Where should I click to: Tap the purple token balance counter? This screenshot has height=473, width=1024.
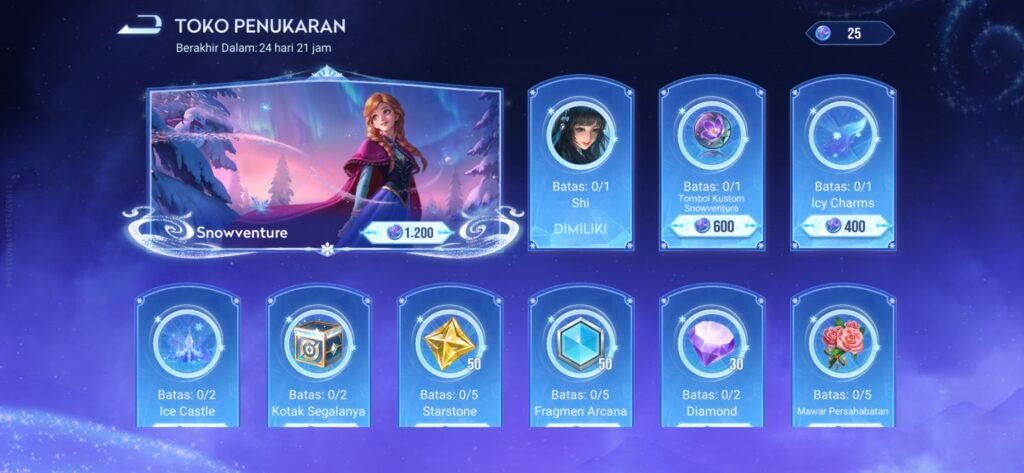850,33
